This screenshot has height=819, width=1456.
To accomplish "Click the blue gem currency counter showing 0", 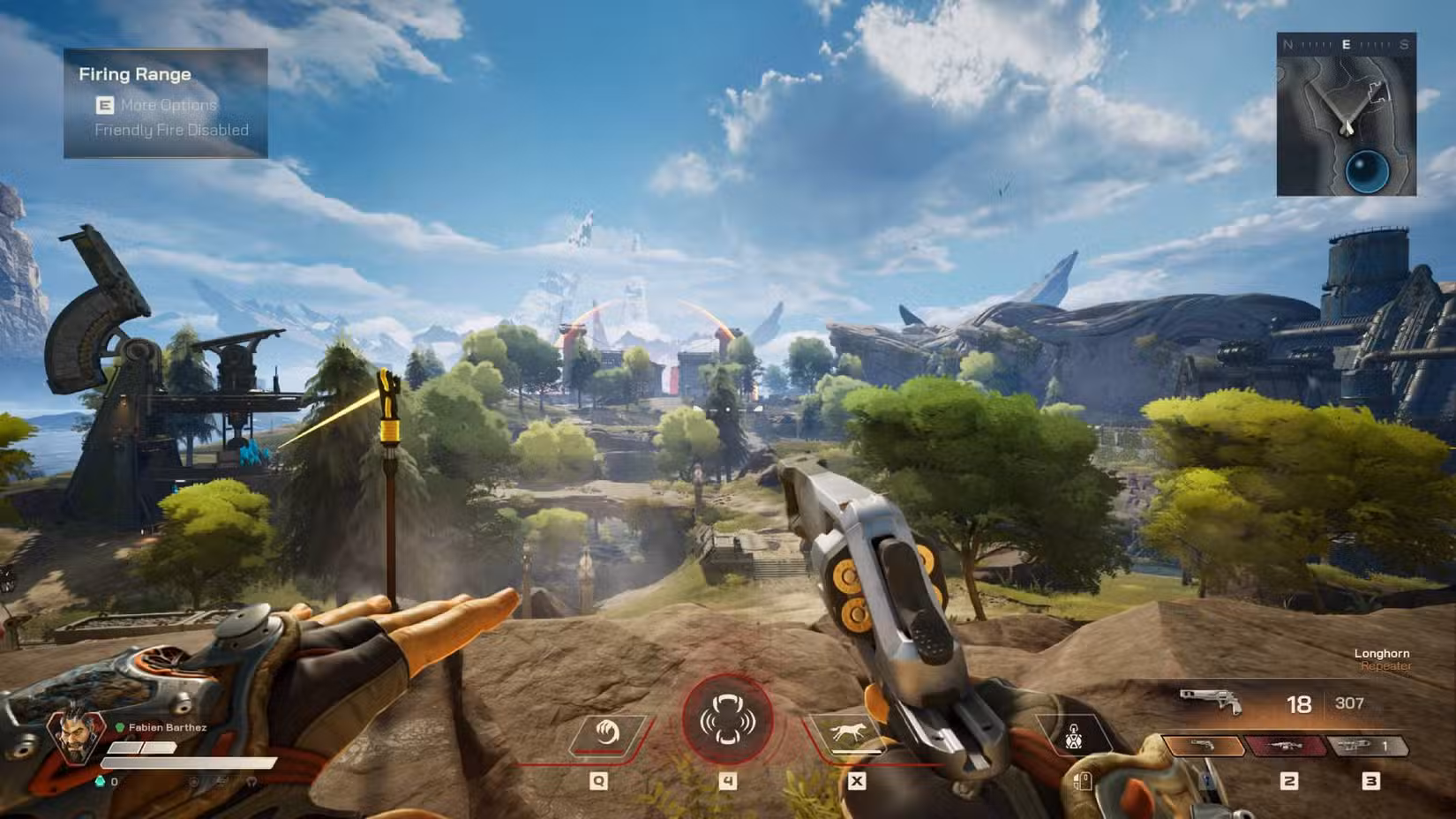I will click(108, 781).
